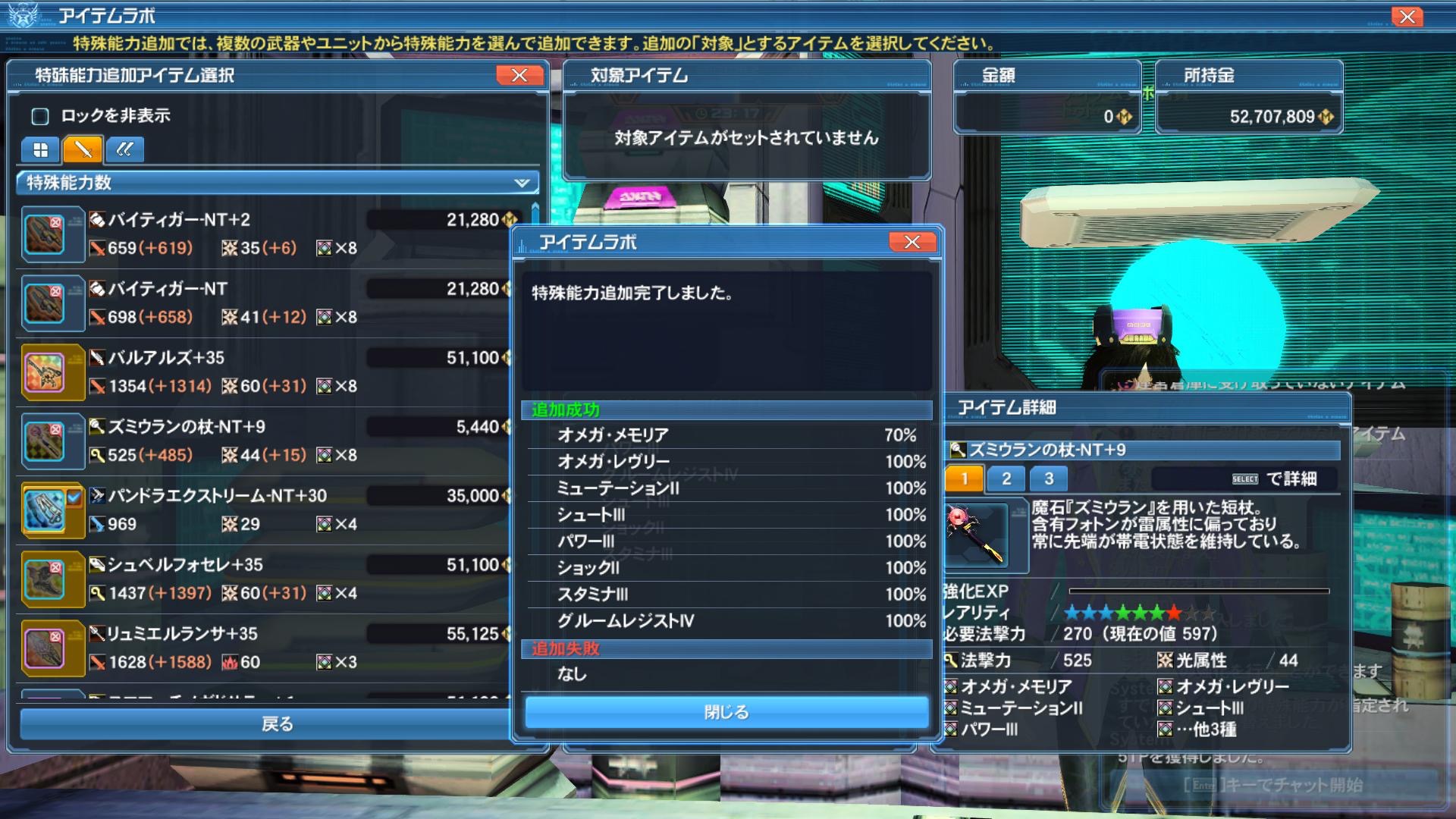This screenshot has width=1456, height=819.
Task: Select the grid display view icon
Action: pos(39,149)
